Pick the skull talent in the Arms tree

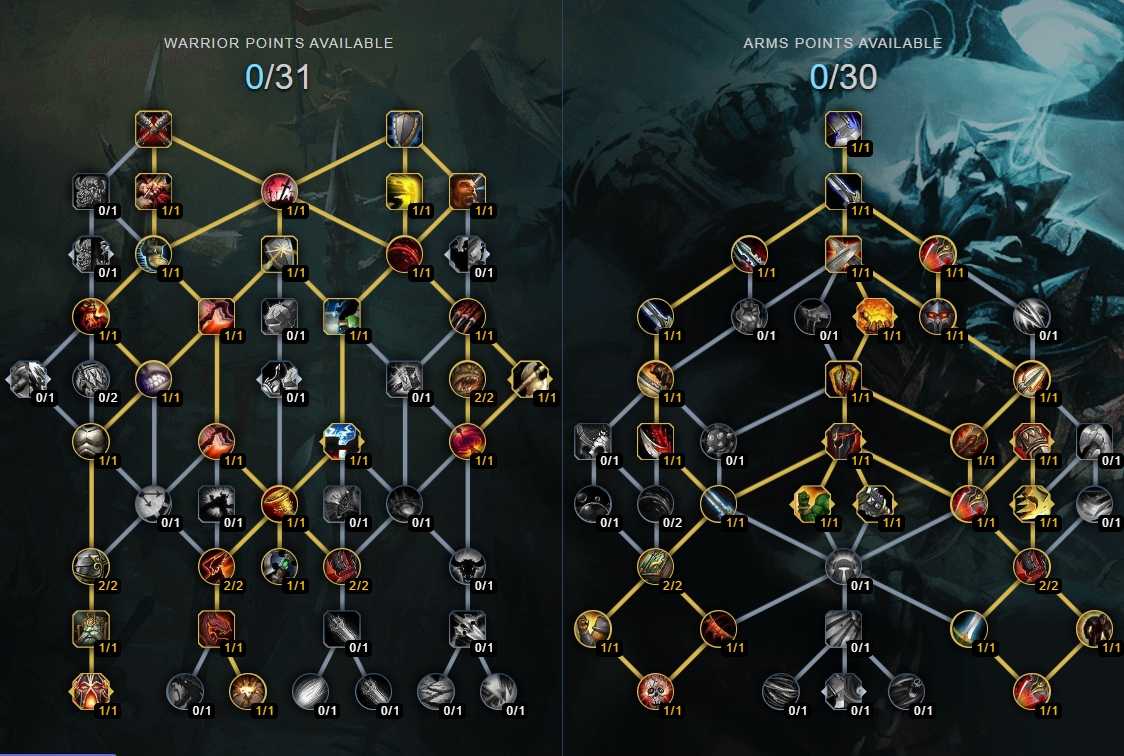click(655, 690)
